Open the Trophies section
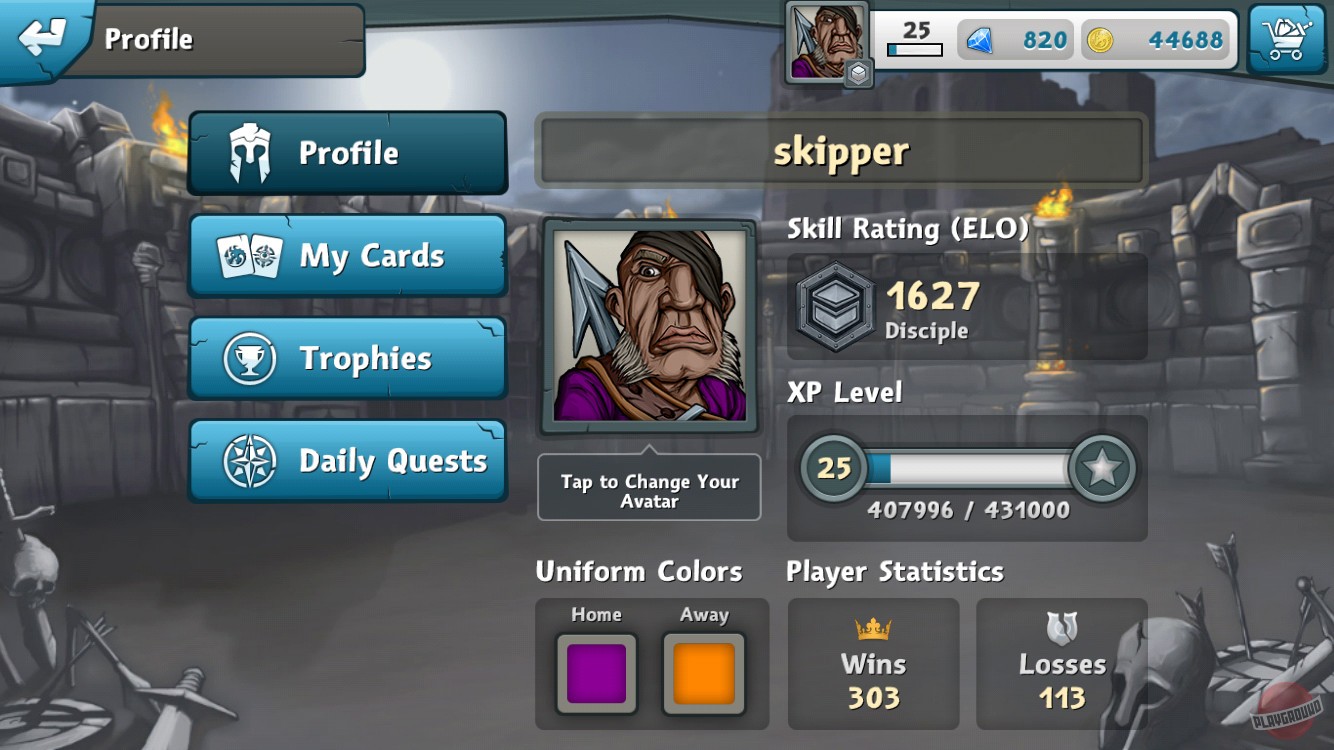The image size is (1334, 750). [x=347, y=358]
